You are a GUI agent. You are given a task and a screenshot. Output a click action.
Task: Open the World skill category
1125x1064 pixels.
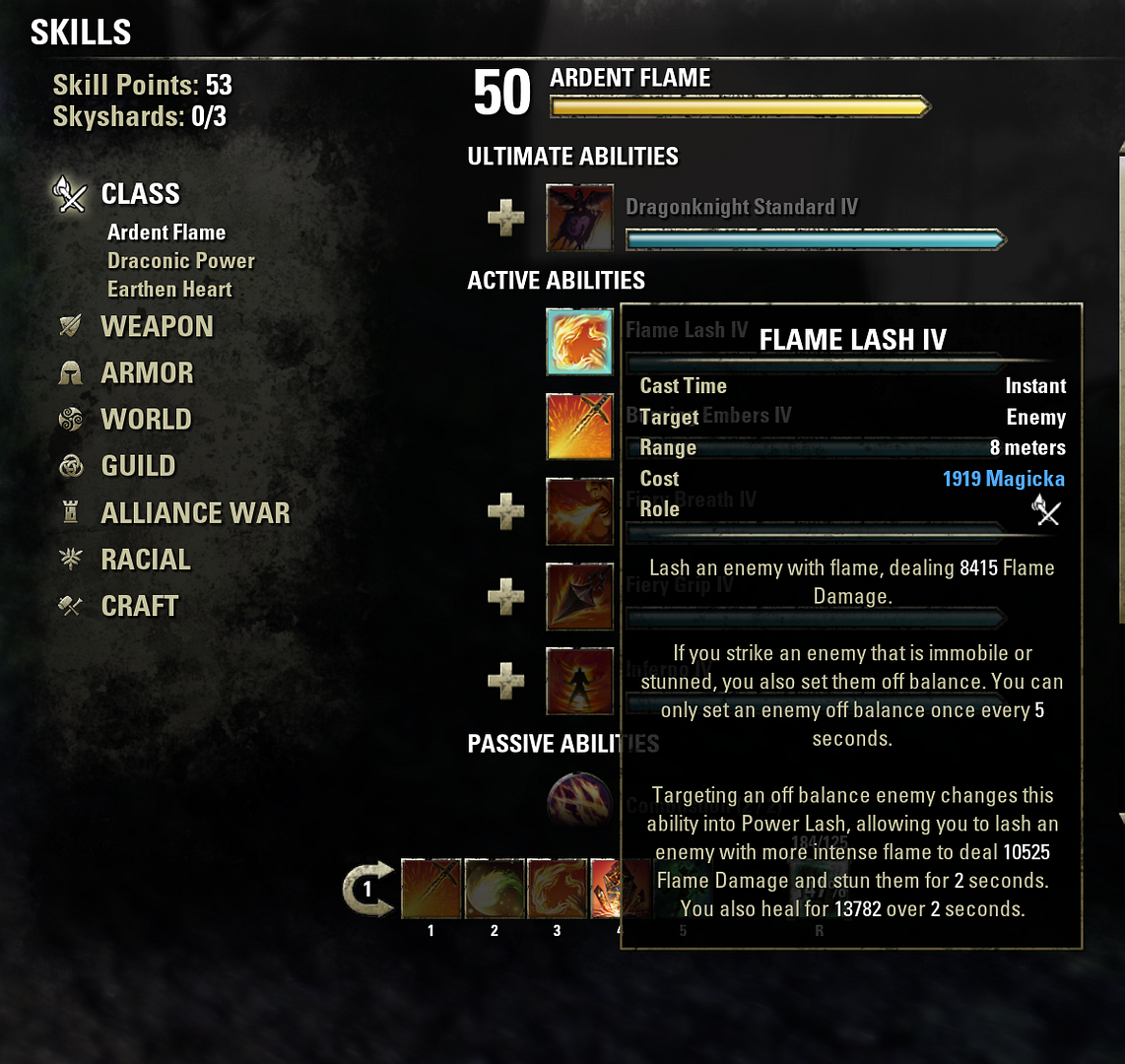pyautogui.click(x=146, y=420)
